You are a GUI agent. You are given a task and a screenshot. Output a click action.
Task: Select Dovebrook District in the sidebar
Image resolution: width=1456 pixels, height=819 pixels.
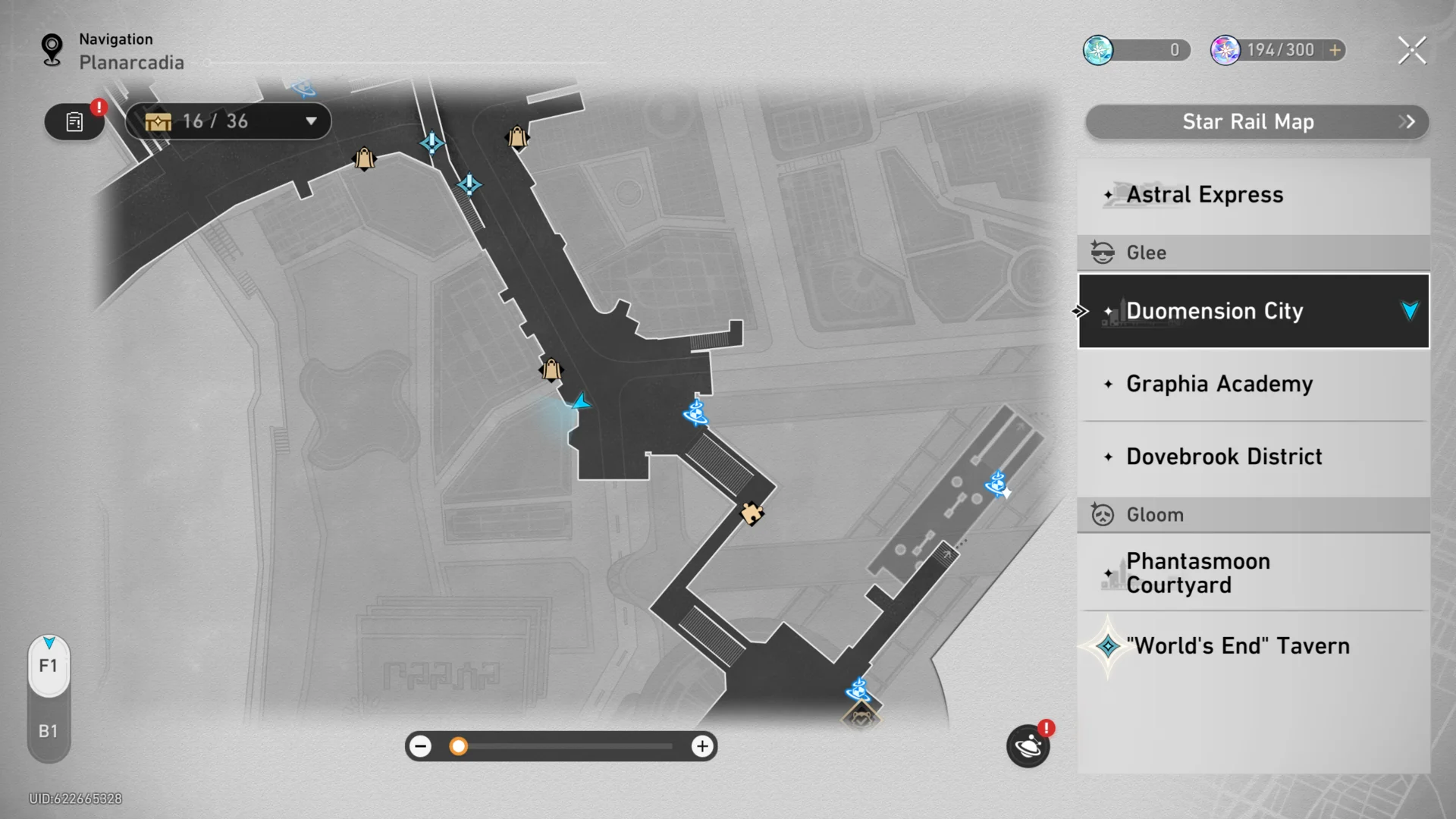pyautogui.click(x=1224, y=456)
